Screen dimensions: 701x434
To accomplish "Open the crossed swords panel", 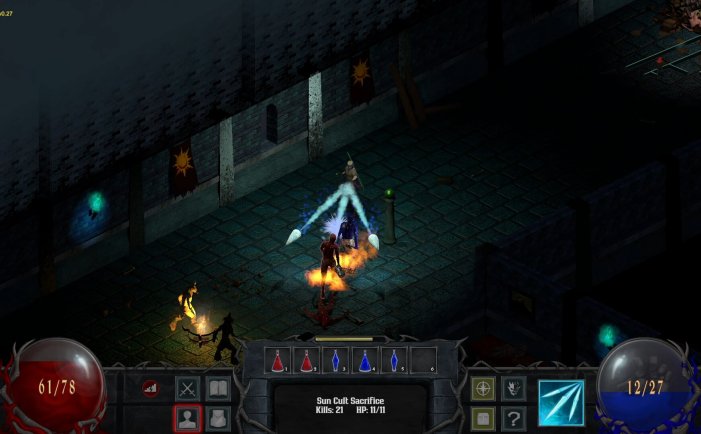I will 188,388.
